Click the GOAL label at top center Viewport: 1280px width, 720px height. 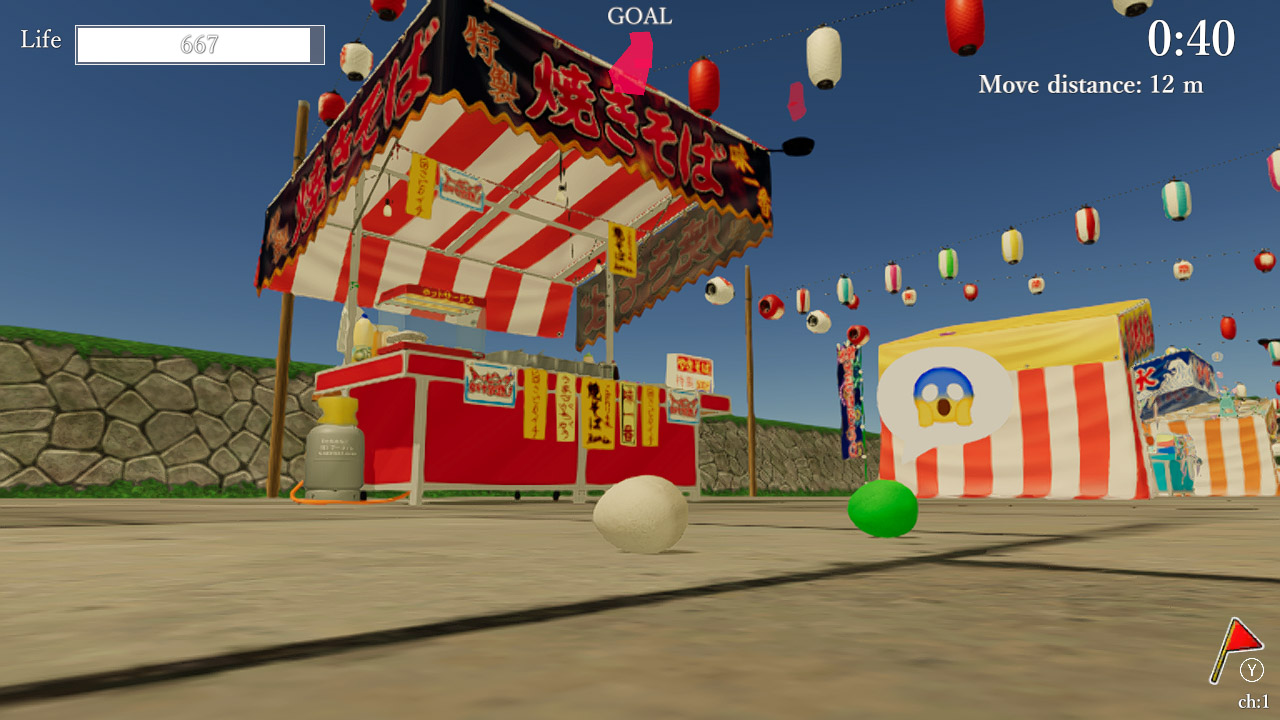pos(640,16)
